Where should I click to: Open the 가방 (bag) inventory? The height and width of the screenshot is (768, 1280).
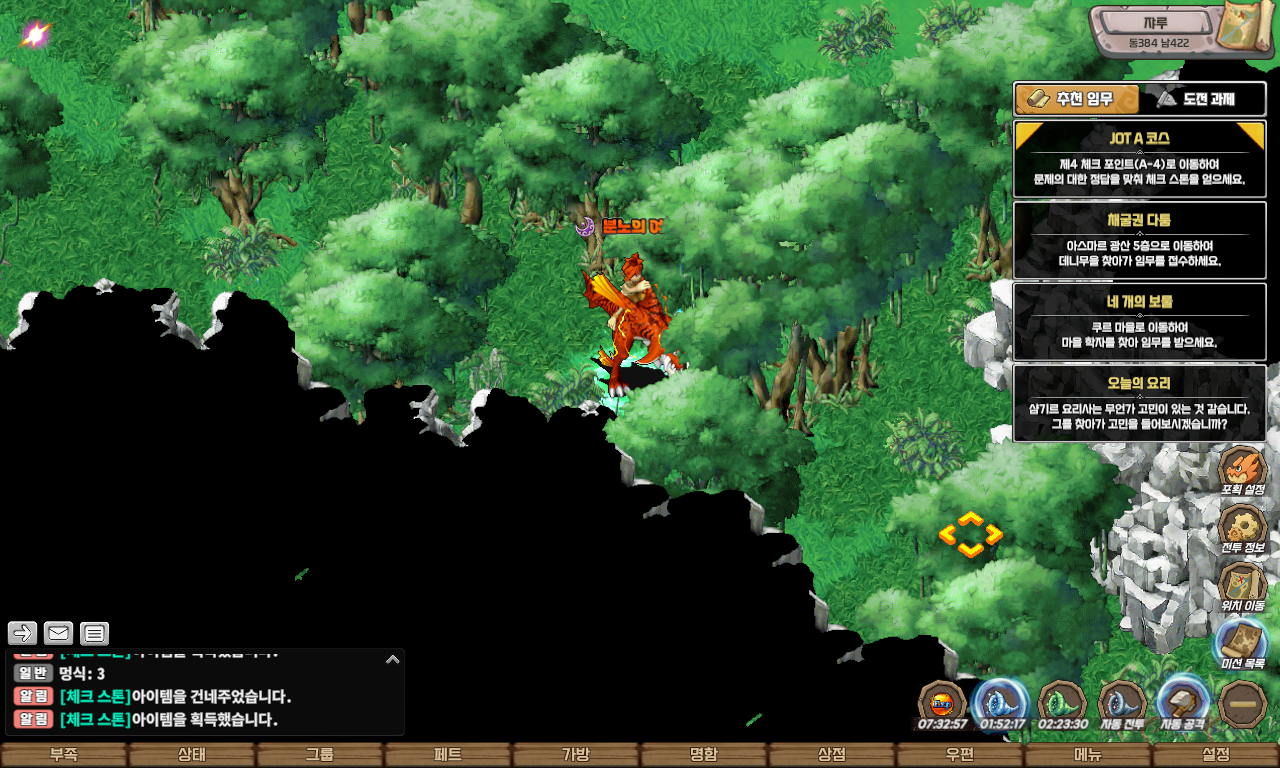(576, 755)
